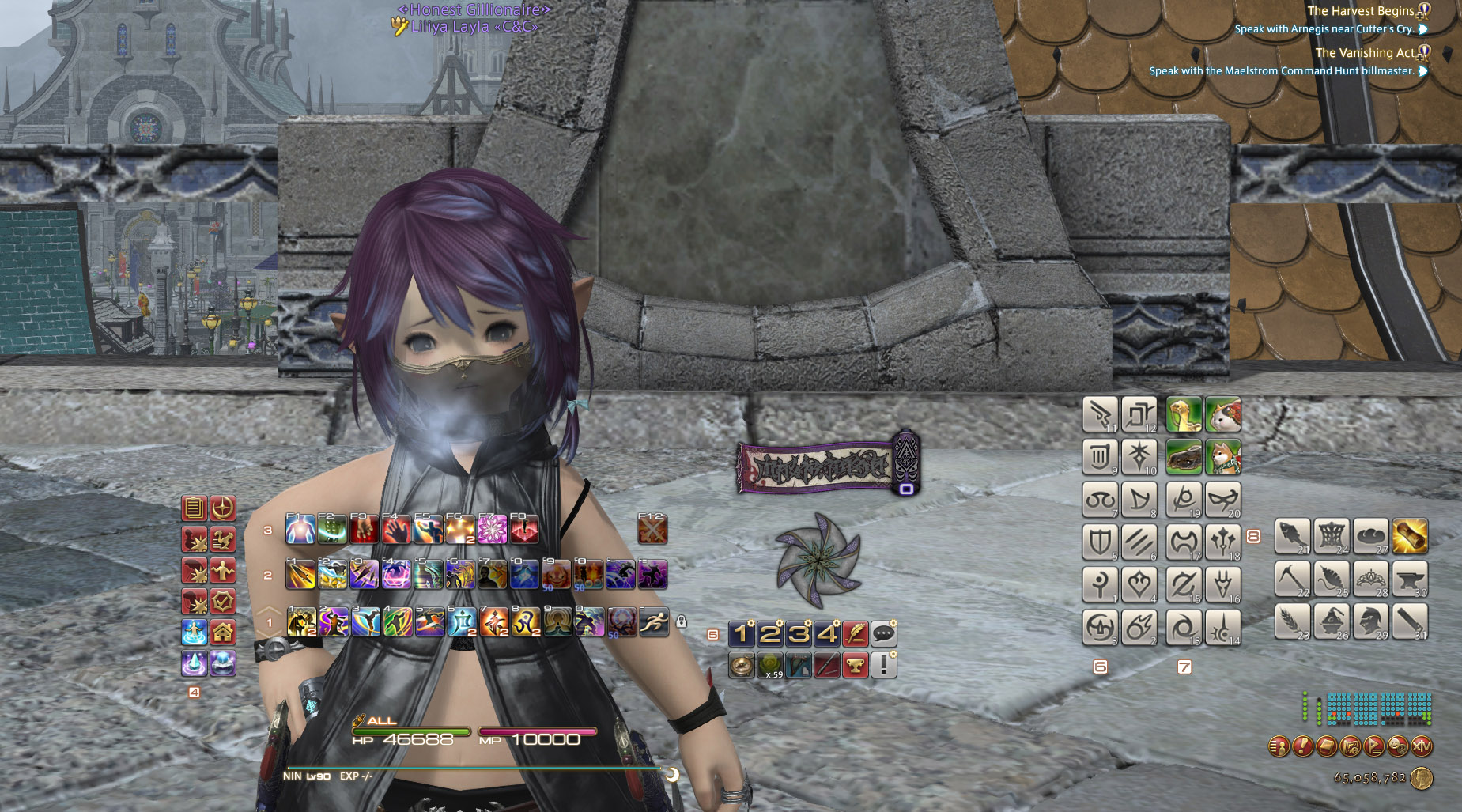Use the blue crystal teleport icon

(195, 663)
